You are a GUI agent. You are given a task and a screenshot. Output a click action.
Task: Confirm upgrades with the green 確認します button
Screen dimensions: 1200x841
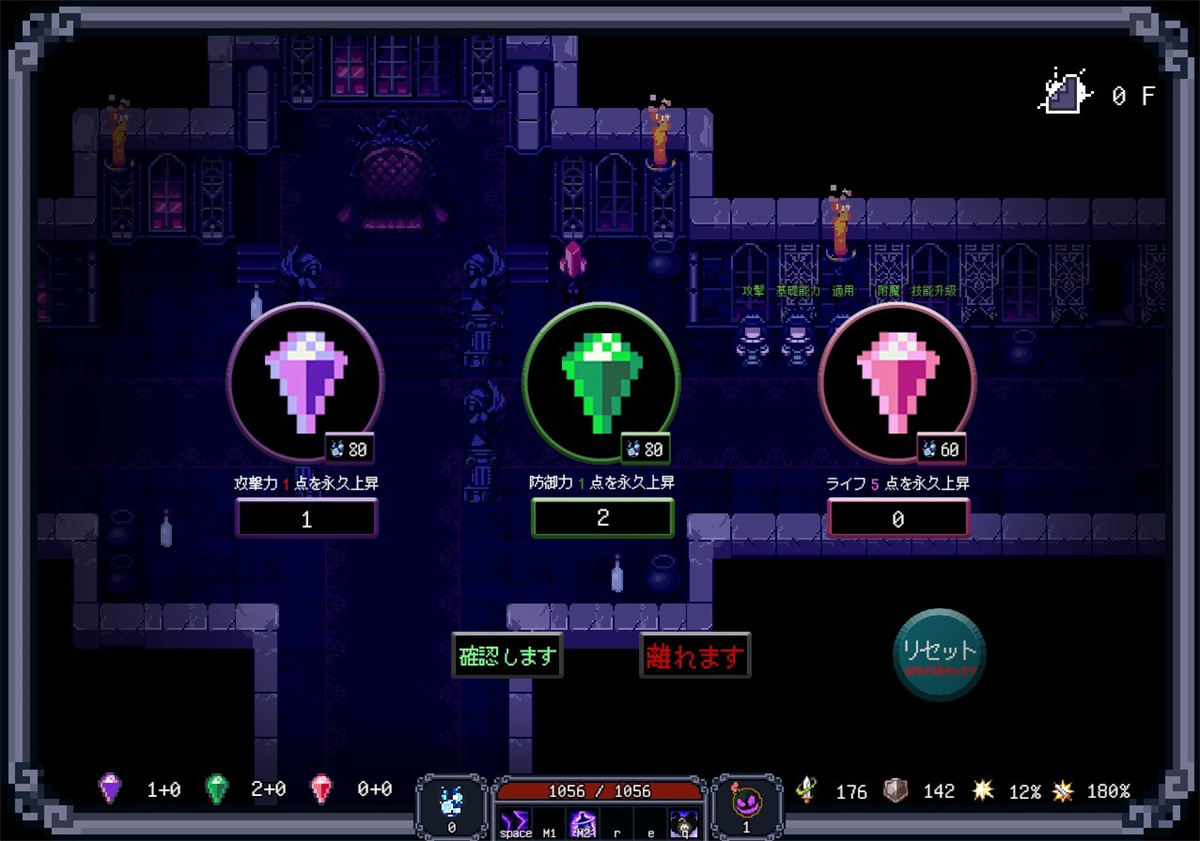click(507, 656)
